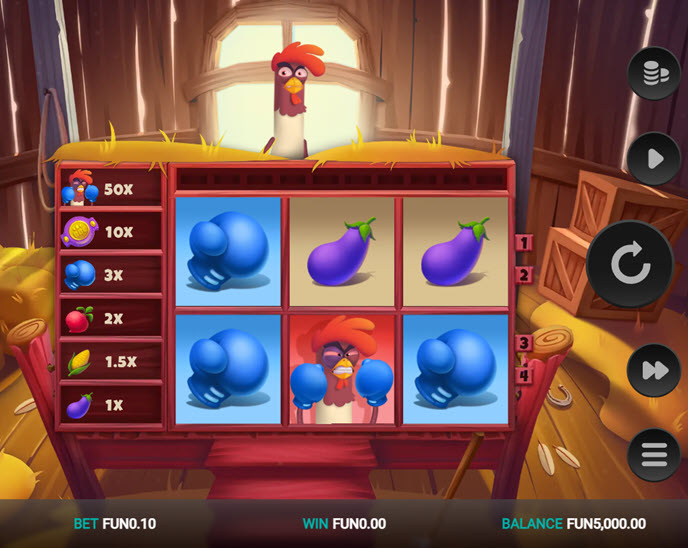The image size is (688, 548).
Task: Click the payline 3 marker
Action: (522, 343)
